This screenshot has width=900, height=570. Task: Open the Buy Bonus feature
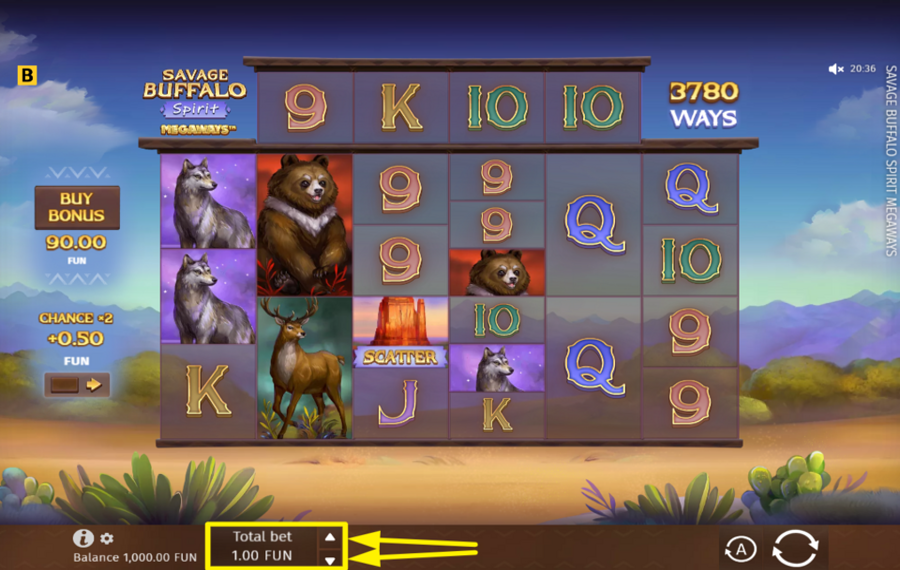pyautogui.click(x=77, y=207)
